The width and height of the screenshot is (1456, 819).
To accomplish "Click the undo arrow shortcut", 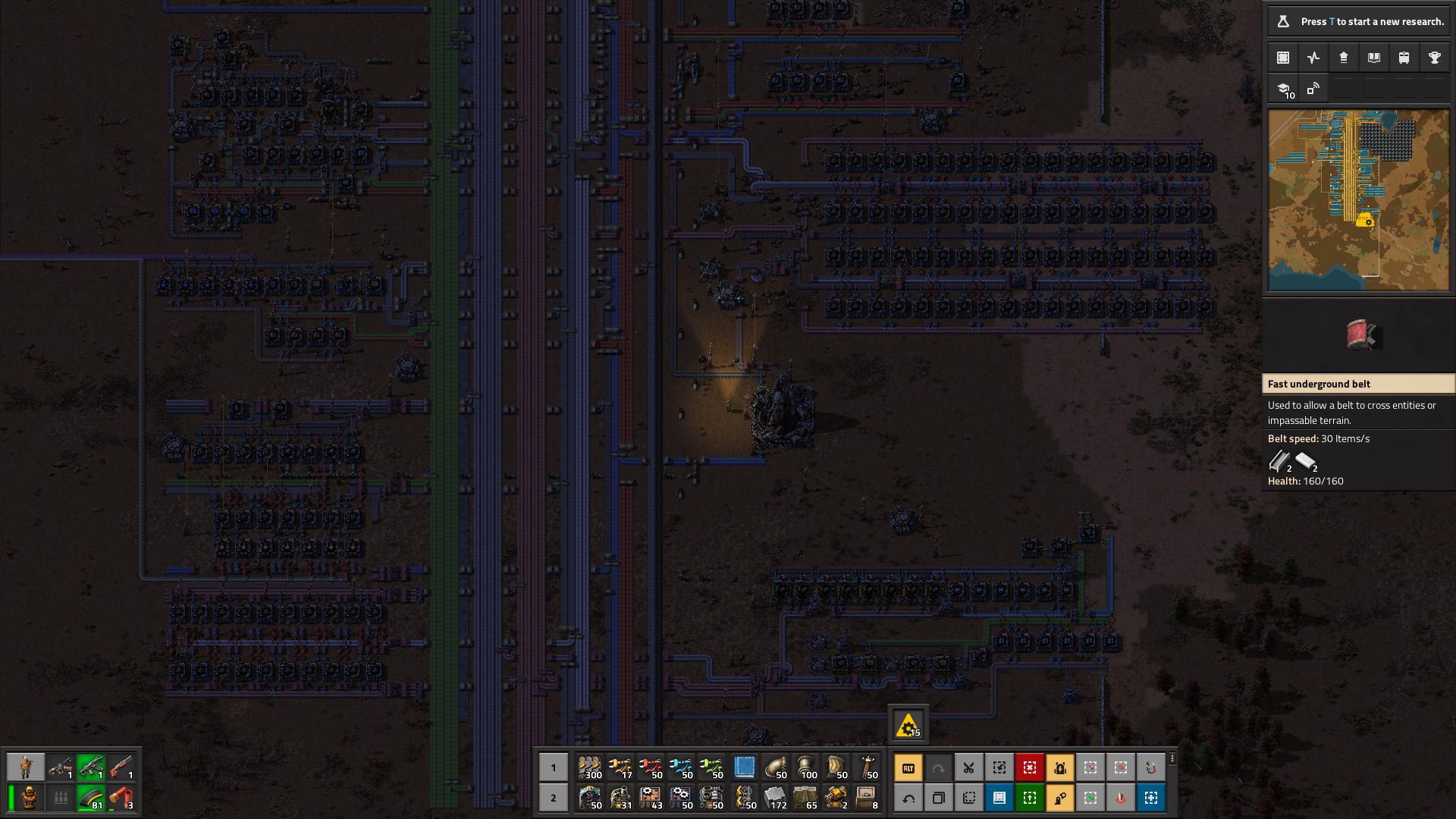I will pyautogui.click(x=908, y=798).
